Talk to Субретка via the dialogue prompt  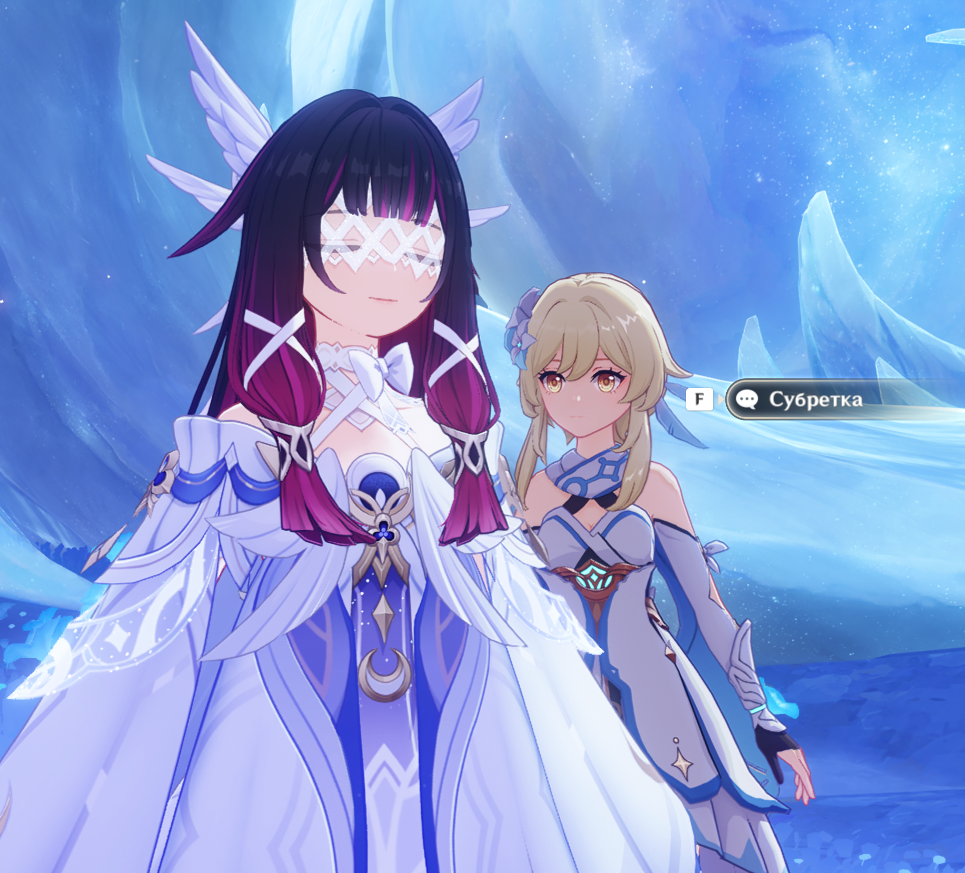tap(812, 400)
